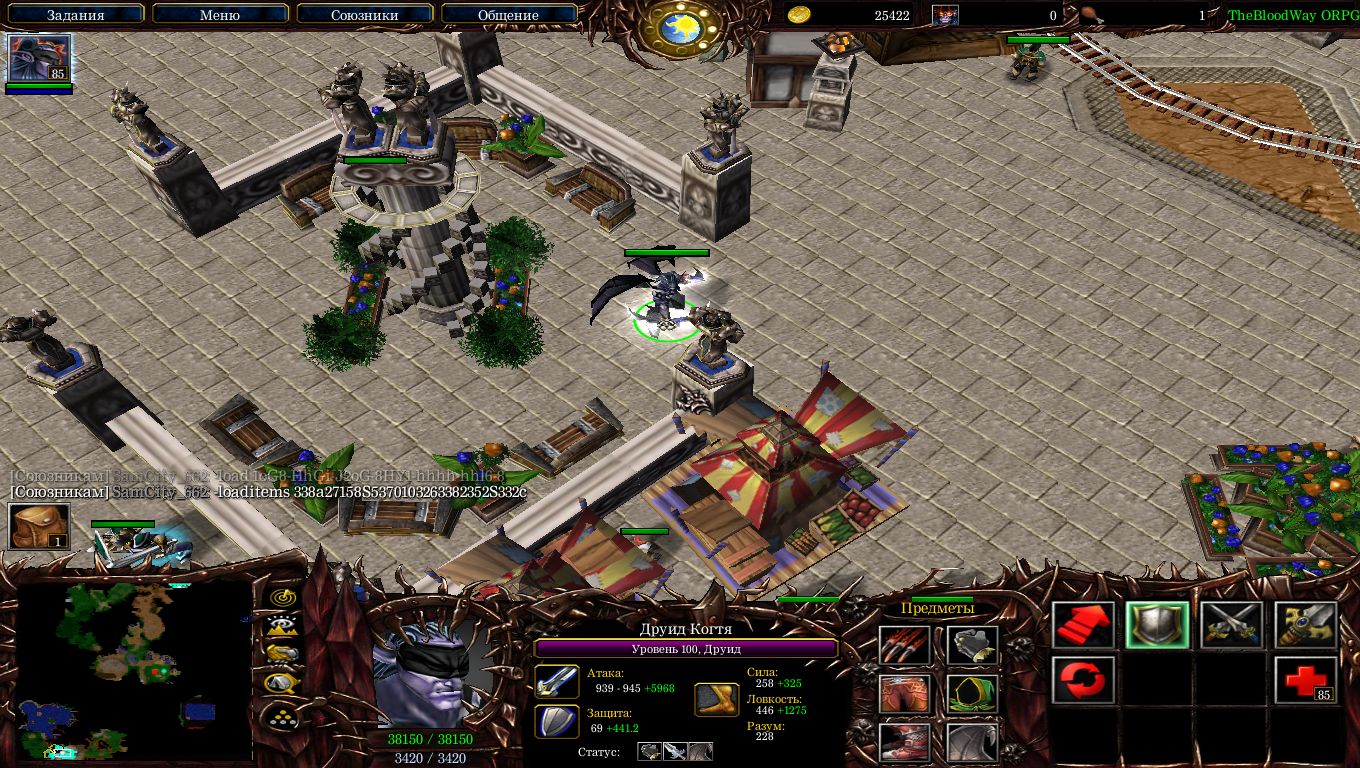Image resolution: width=1360 pixels, height=768 pixels.
Task: Open the Меню game menu
Action: tap(220, 15)
